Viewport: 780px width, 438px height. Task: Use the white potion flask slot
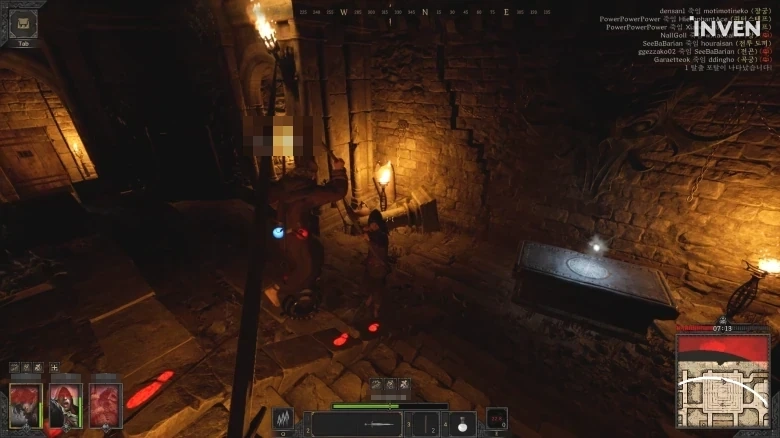coord(461,423)
